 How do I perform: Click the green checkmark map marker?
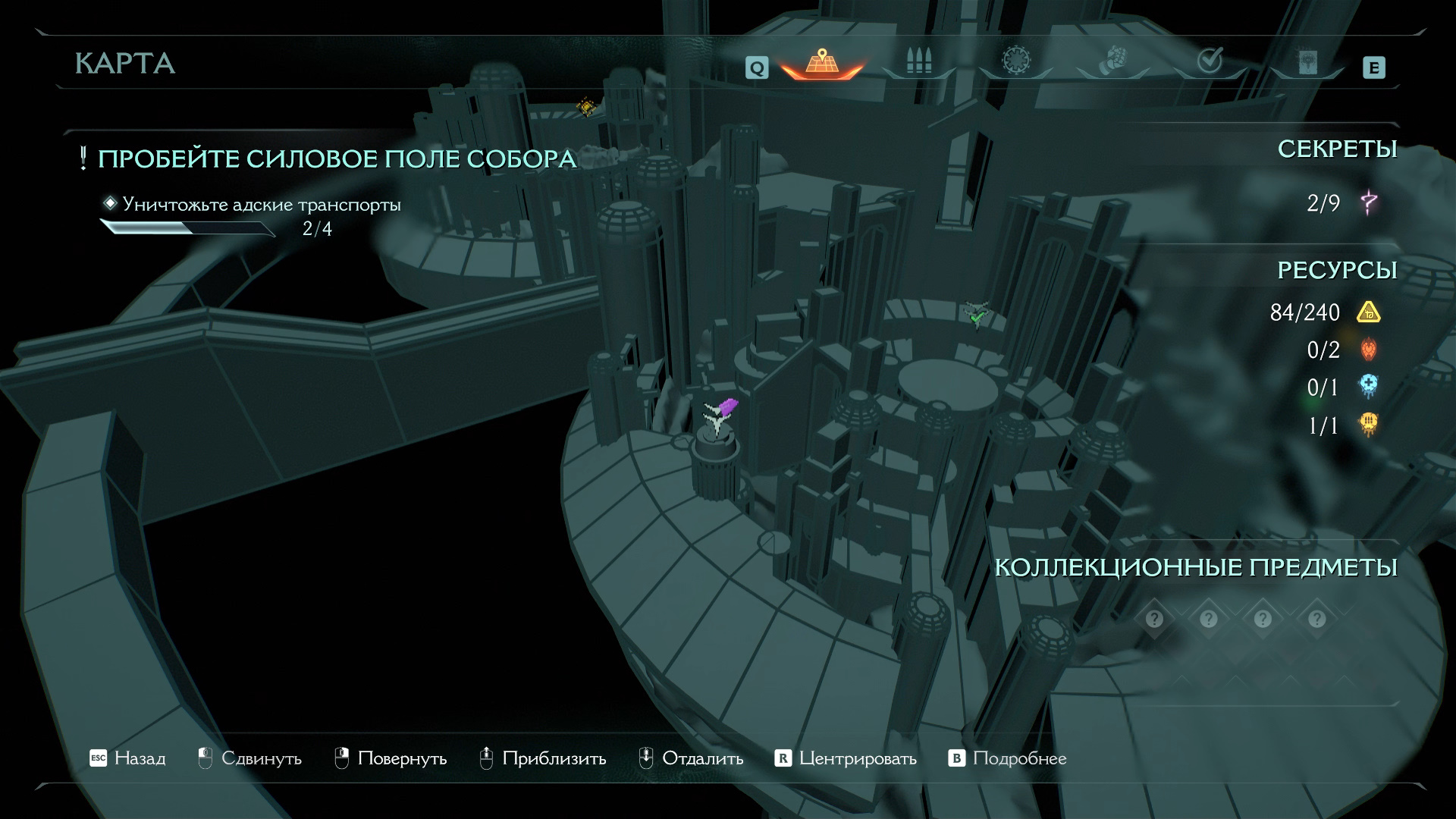point(976,315)
